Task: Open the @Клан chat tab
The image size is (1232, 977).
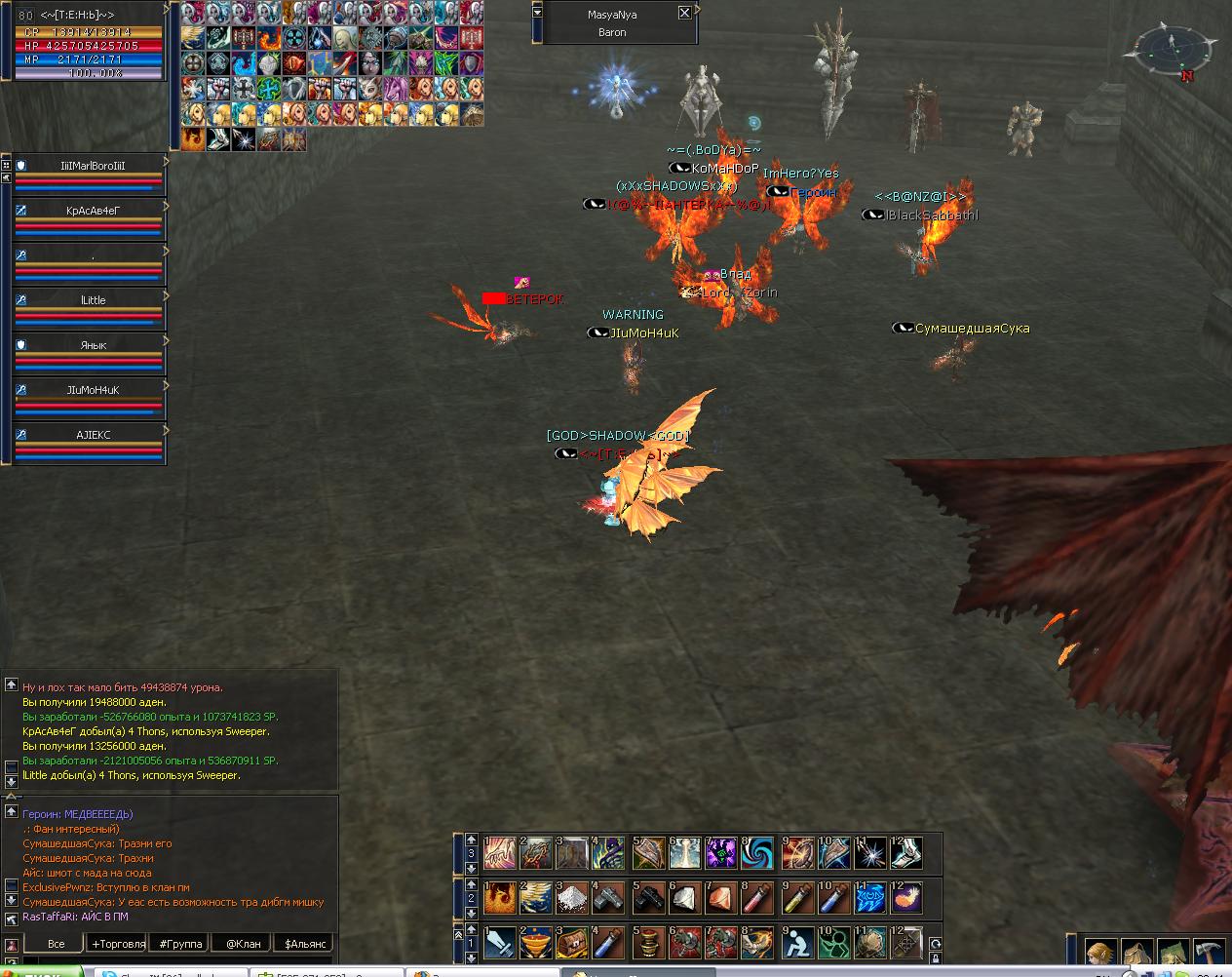Action: pos(243,944)
